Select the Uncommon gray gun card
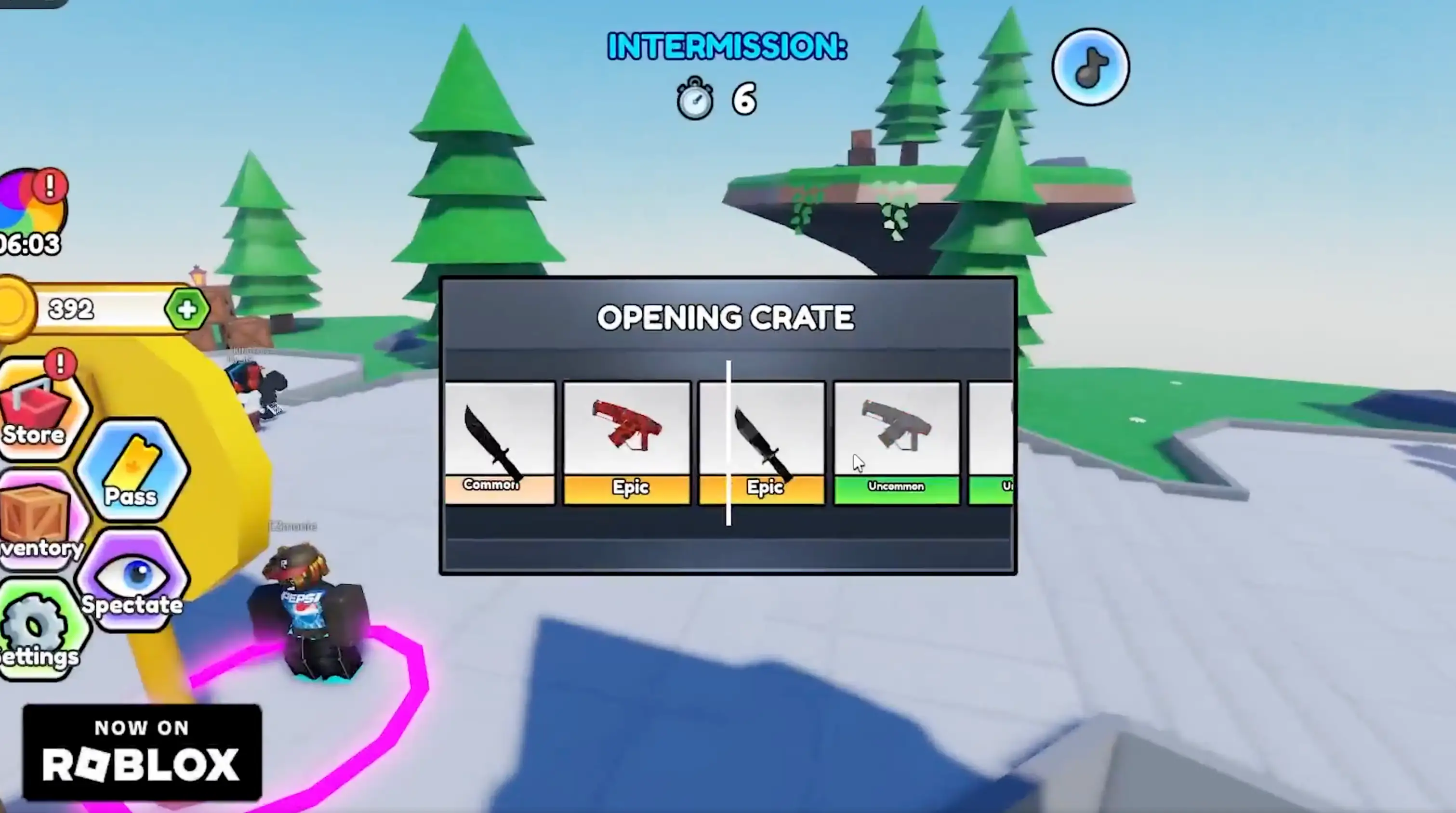 pos(897,442)
